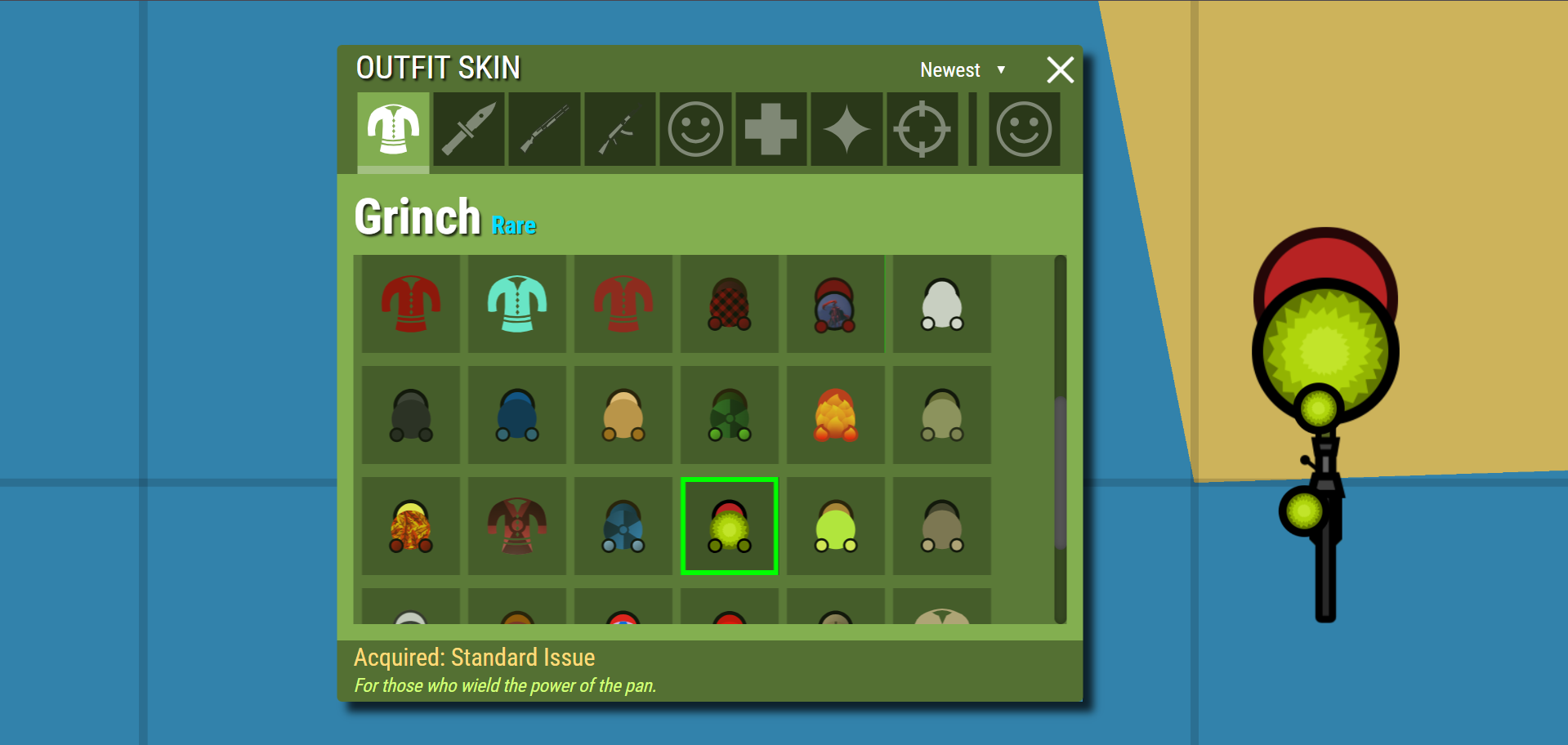Select the currently highlighted Grinch skin

729,525
